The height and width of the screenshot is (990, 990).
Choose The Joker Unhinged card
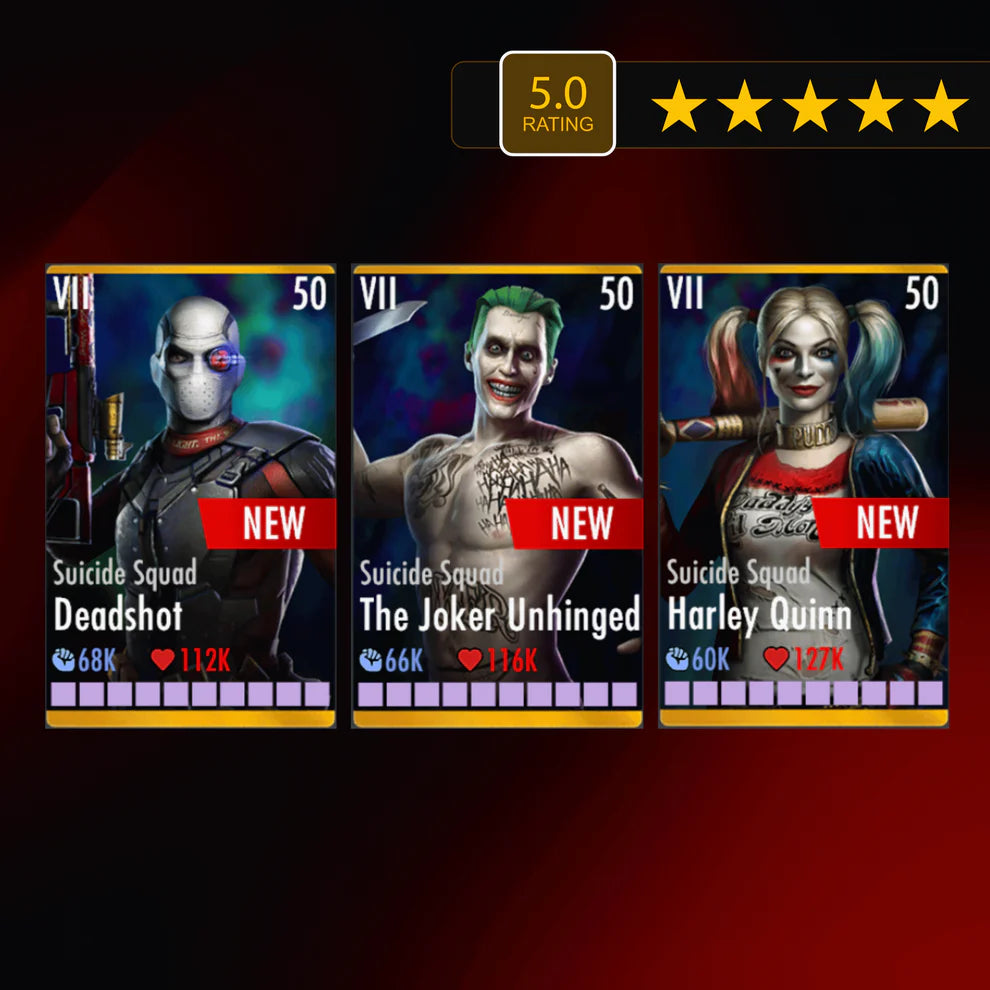coord(497,495)
